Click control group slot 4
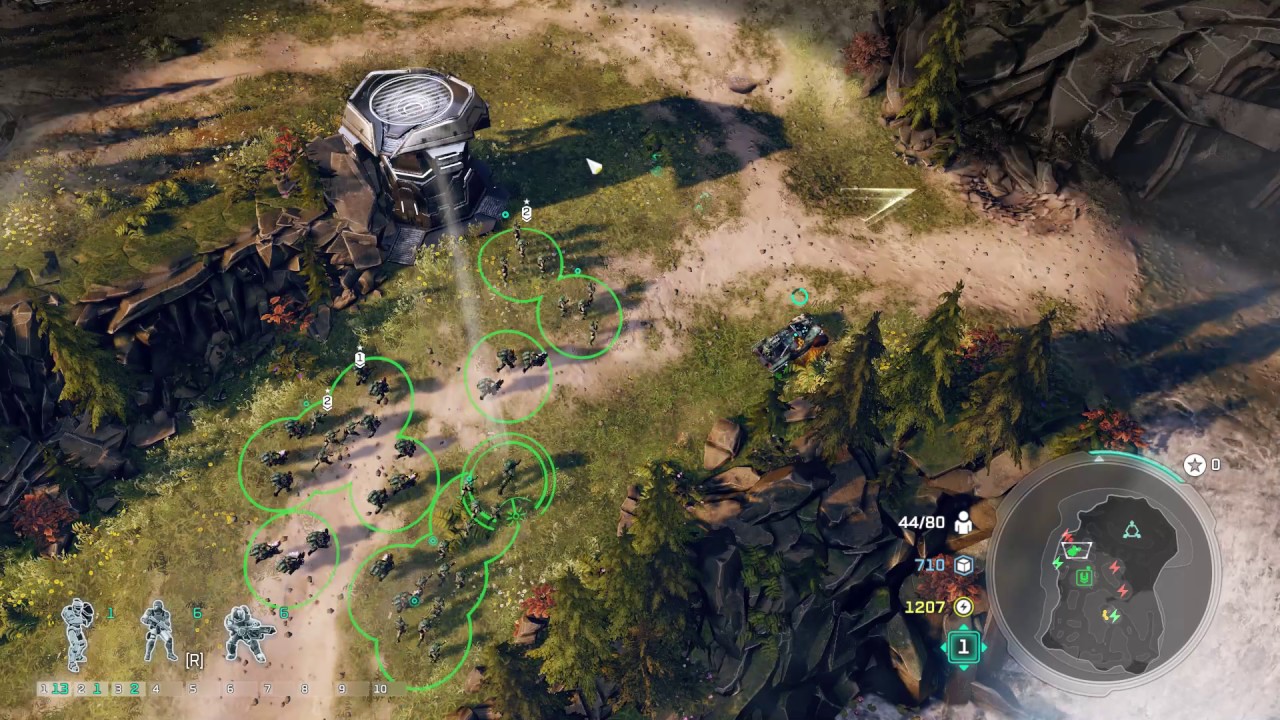Screen dimensions: 1280x720 [155, 689]
